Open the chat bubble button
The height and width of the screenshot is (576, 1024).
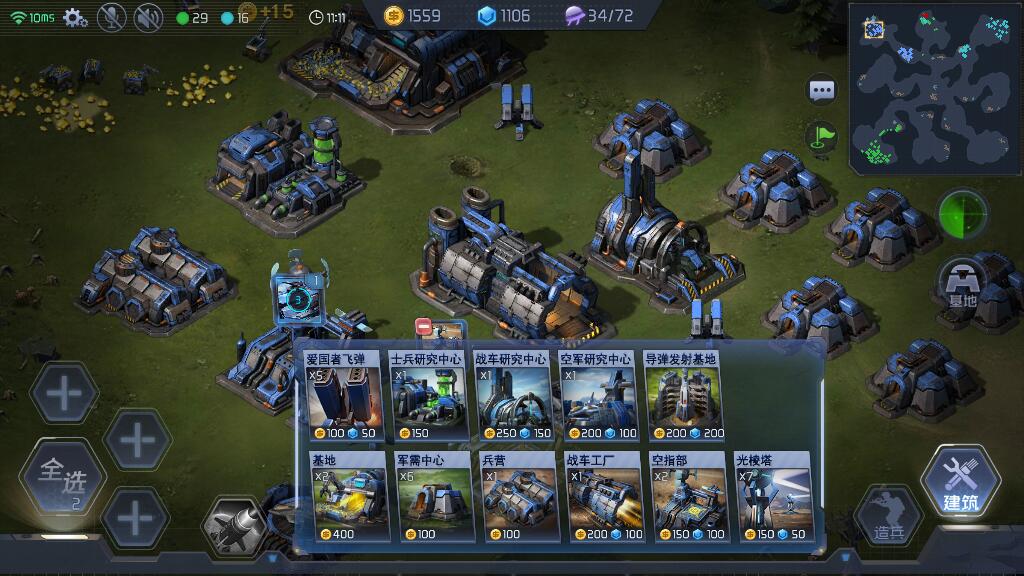(x=822, y=89)
